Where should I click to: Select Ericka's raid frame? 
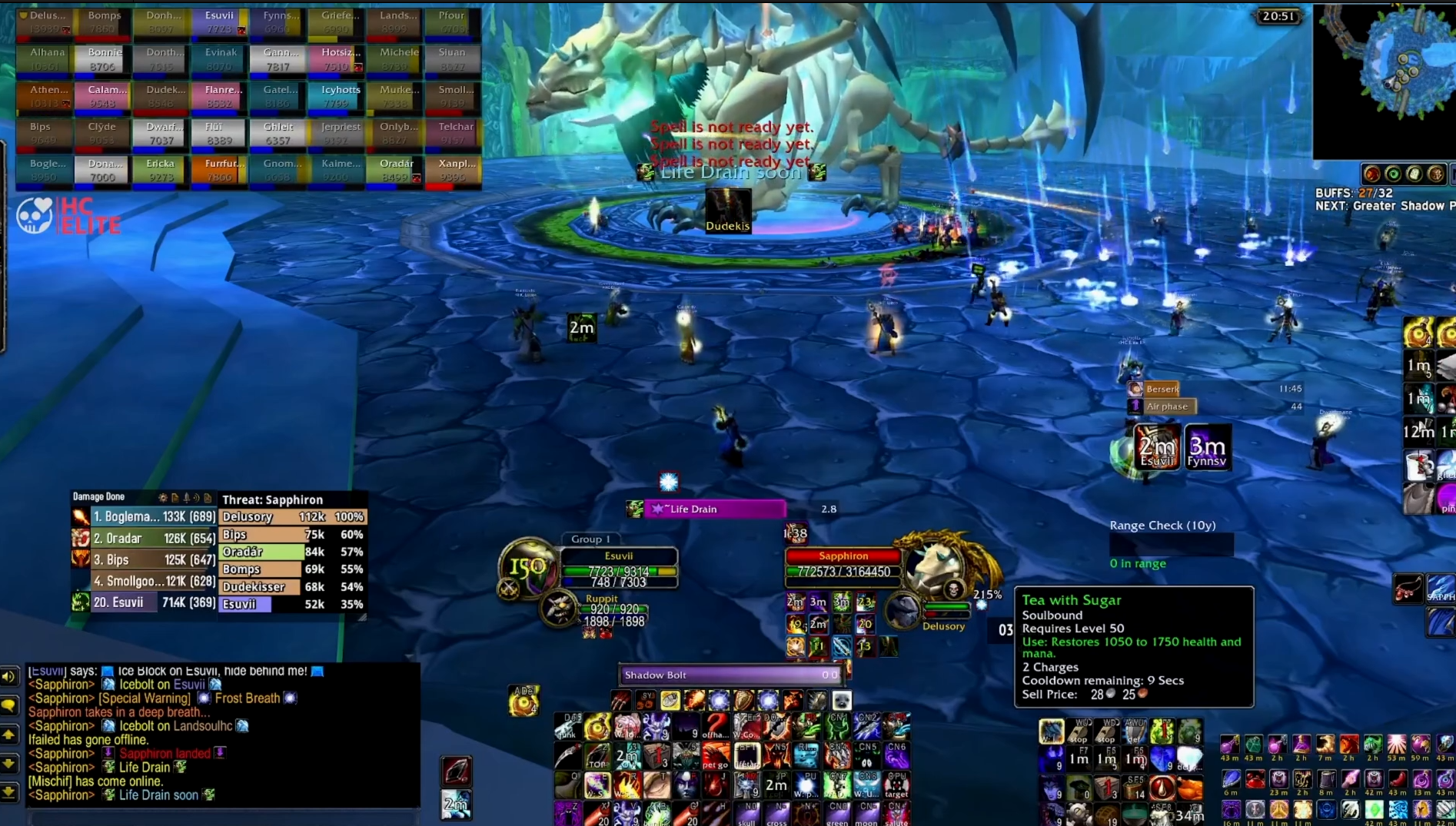point(161,171)
